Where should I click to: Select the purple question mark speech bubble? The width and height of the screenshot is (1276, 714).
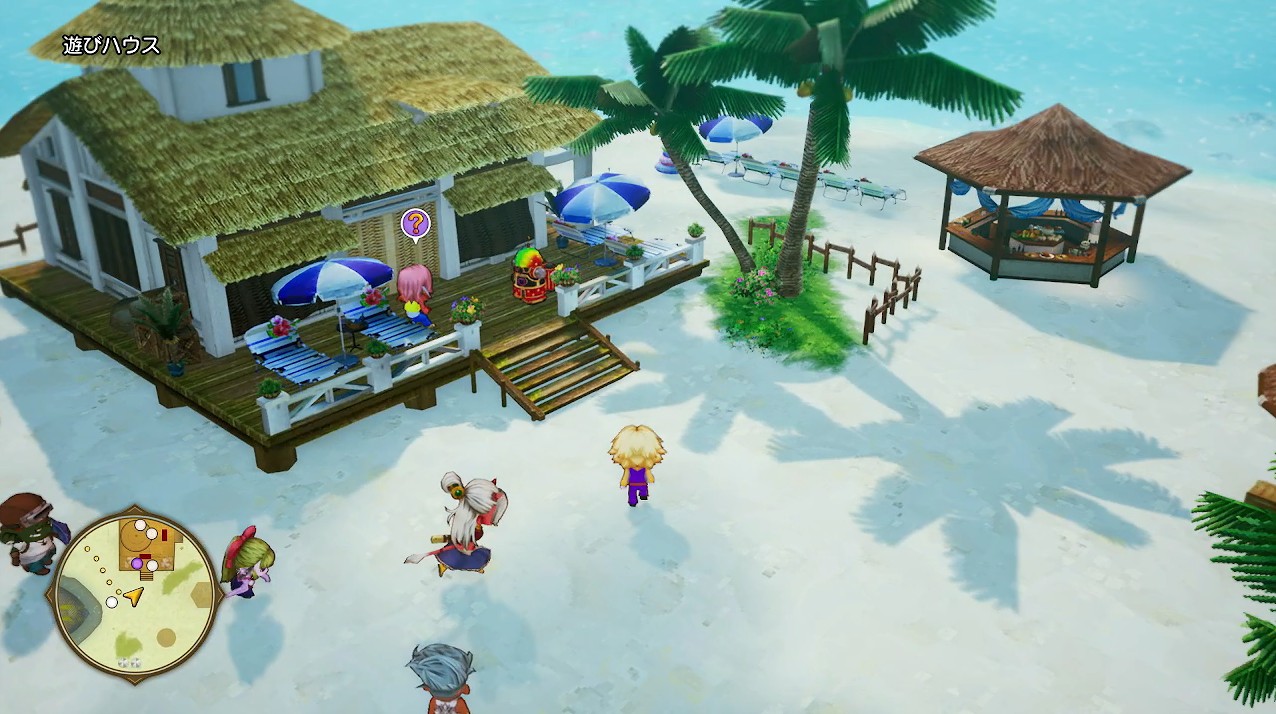[414, 224]
